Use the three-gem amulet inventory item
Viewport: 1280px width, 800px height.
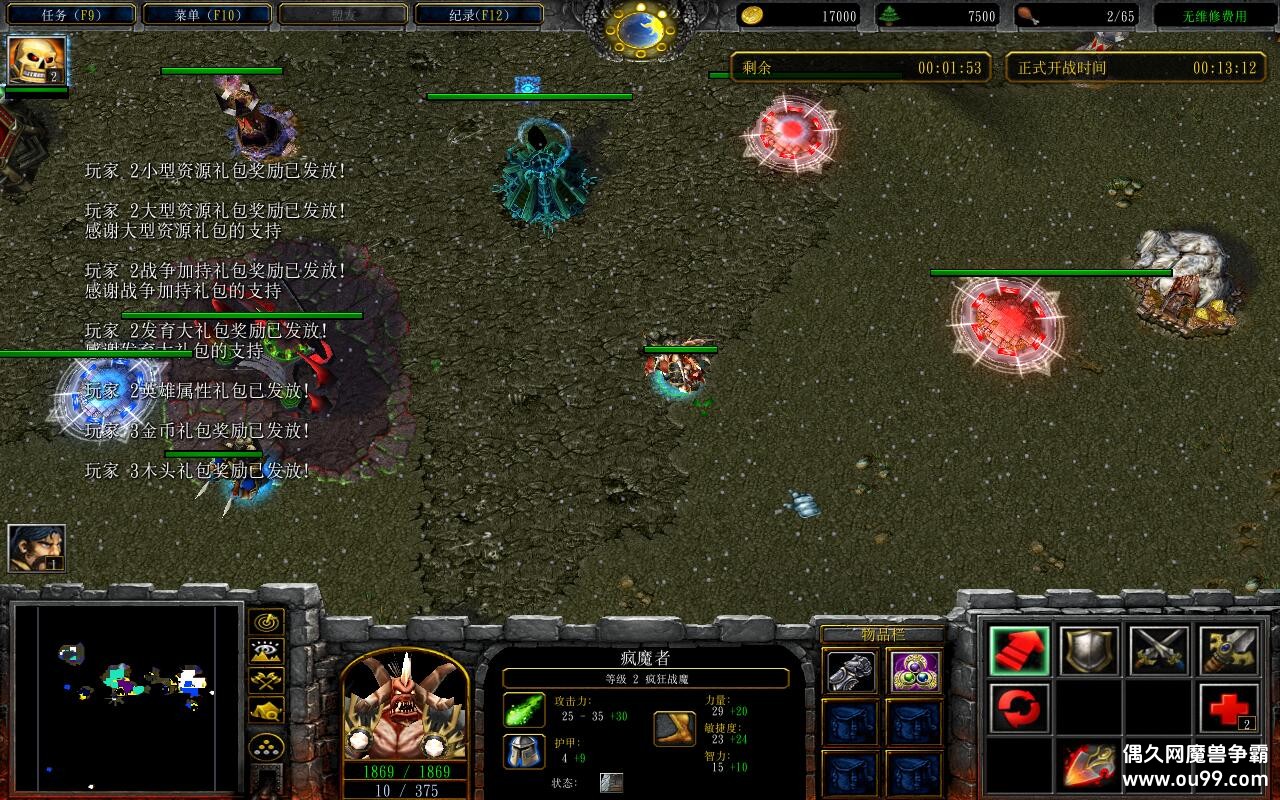[x=916, y=672]
